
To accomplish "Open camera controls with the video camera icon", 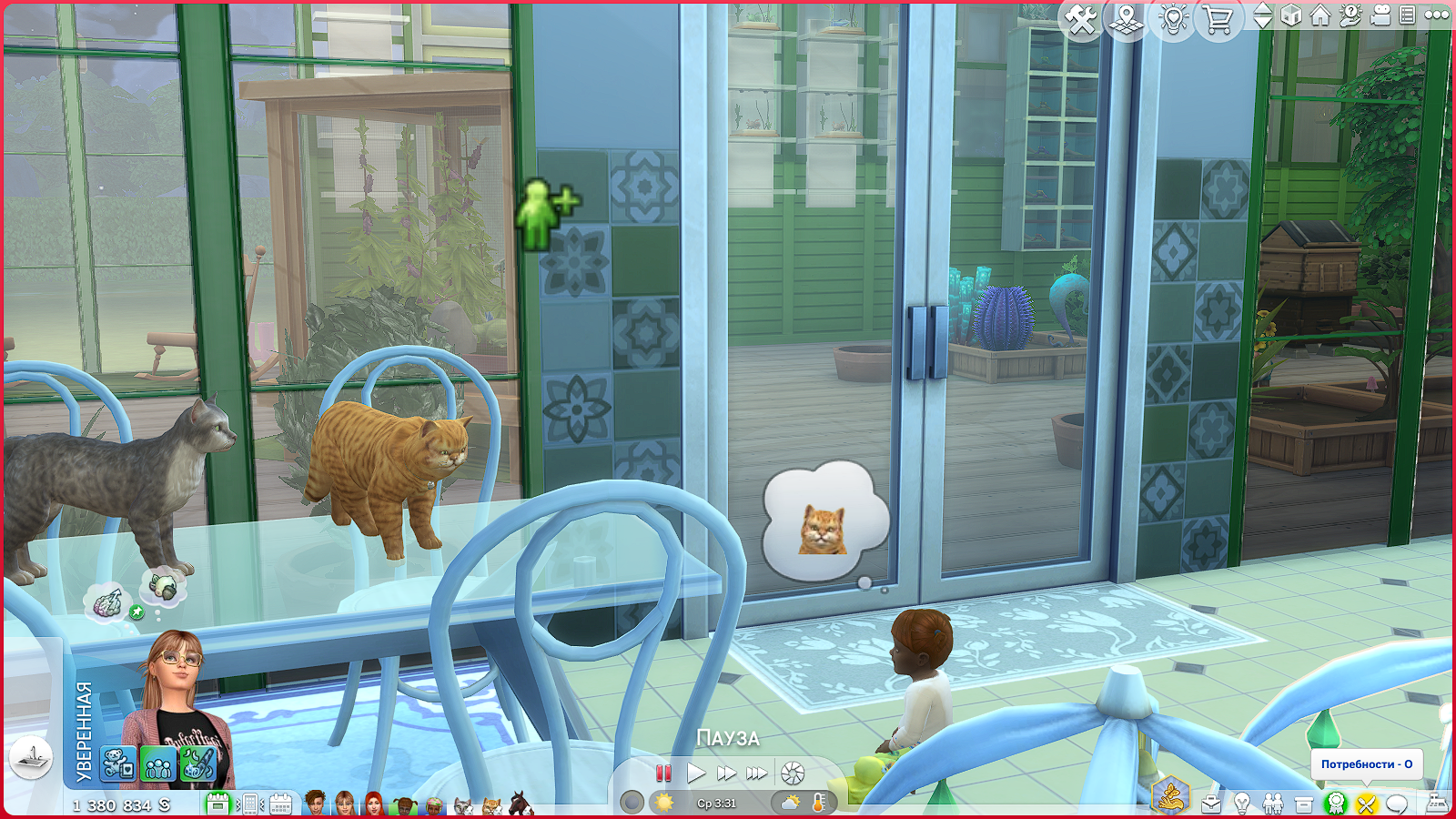I will [x=1380, y=15].
